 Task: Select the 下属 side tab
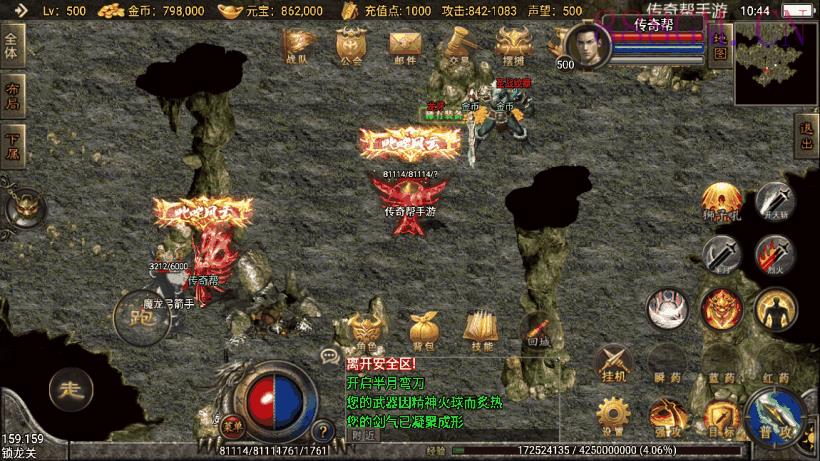(x=12, y=144)
